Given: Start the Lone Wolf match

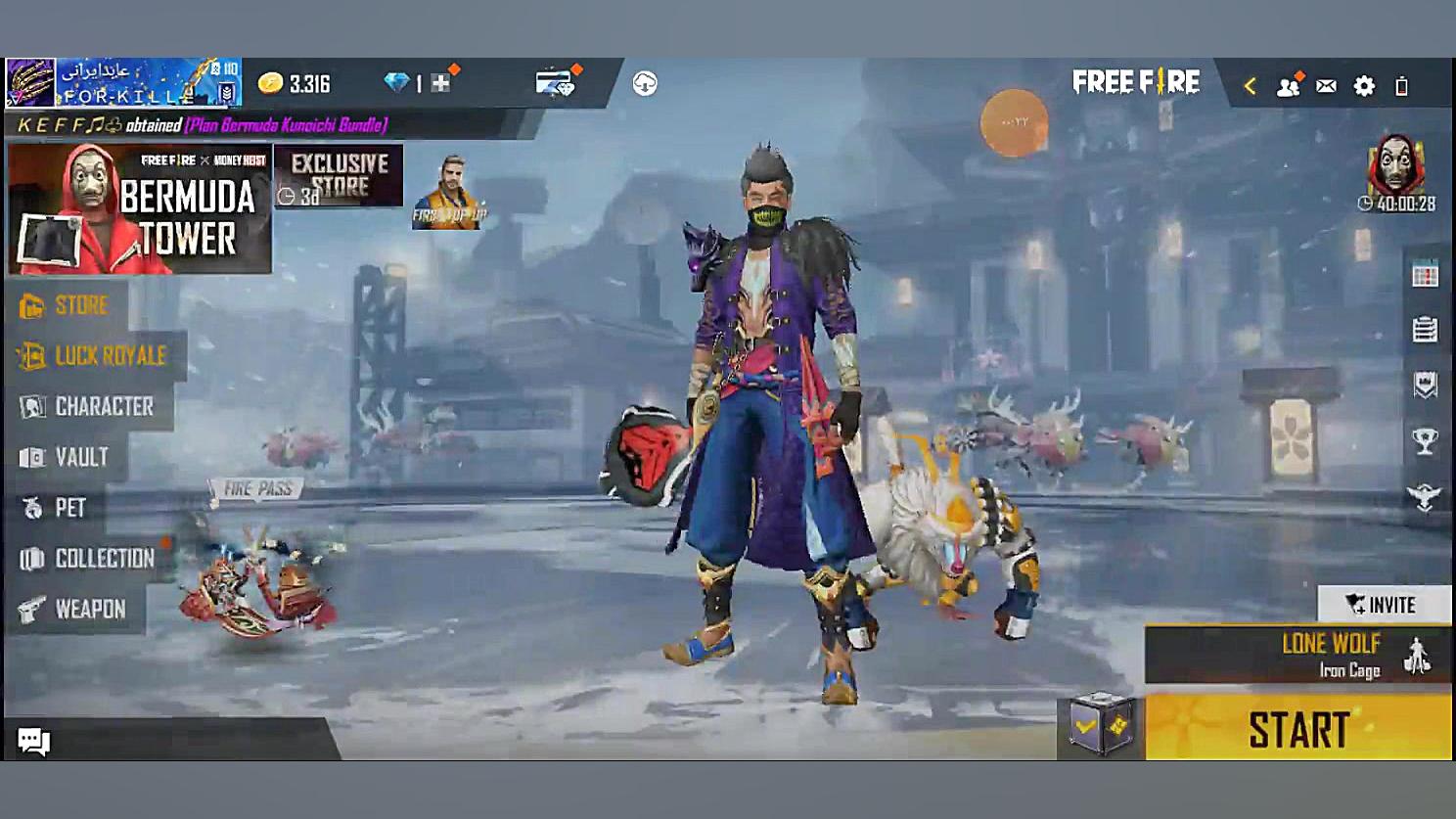Looking at the screenshot, I should tap(1297, 729).
